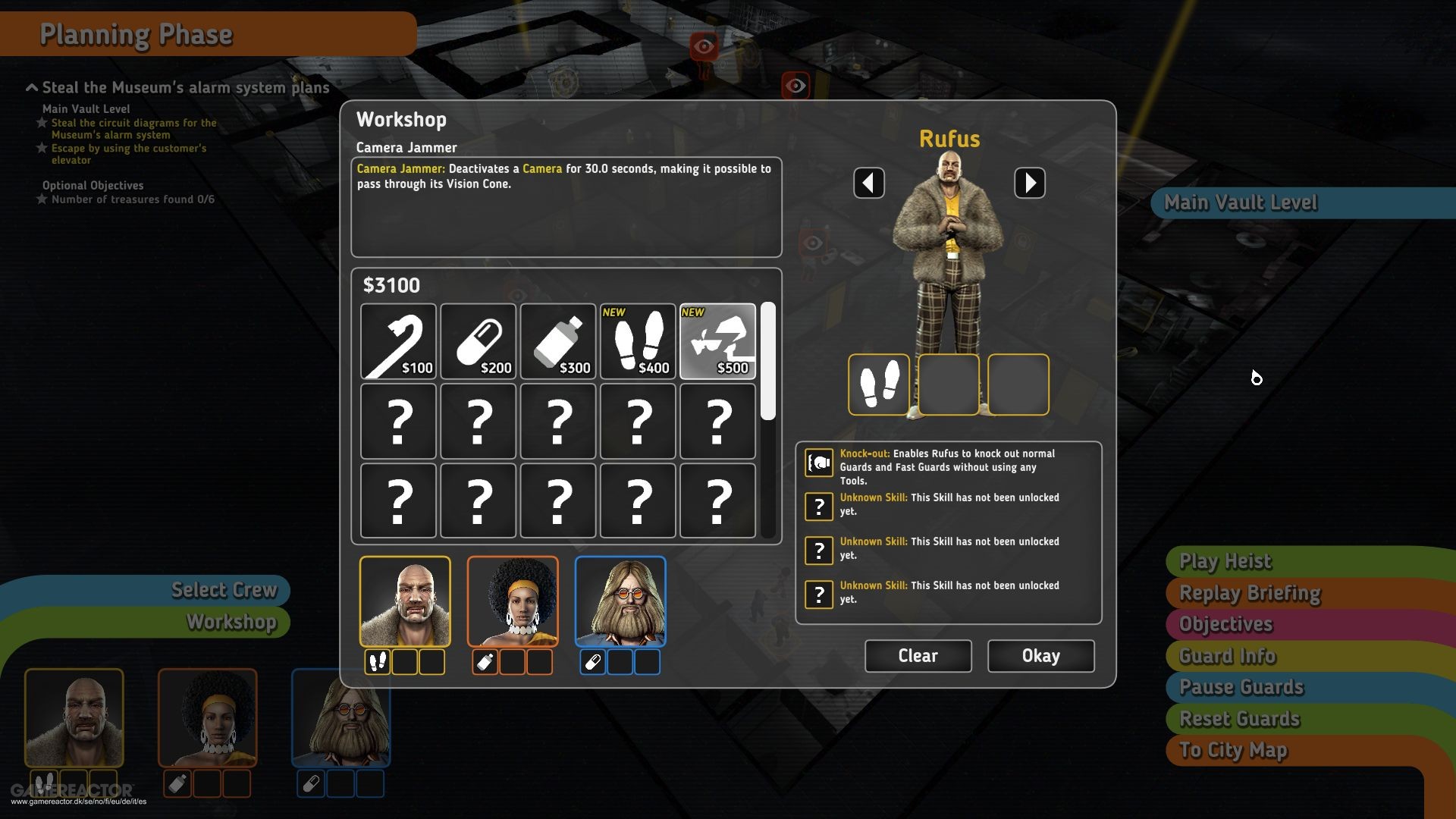Click the first Unknown Skill icon
The image size is (1456, 819).
coord(818,507)
